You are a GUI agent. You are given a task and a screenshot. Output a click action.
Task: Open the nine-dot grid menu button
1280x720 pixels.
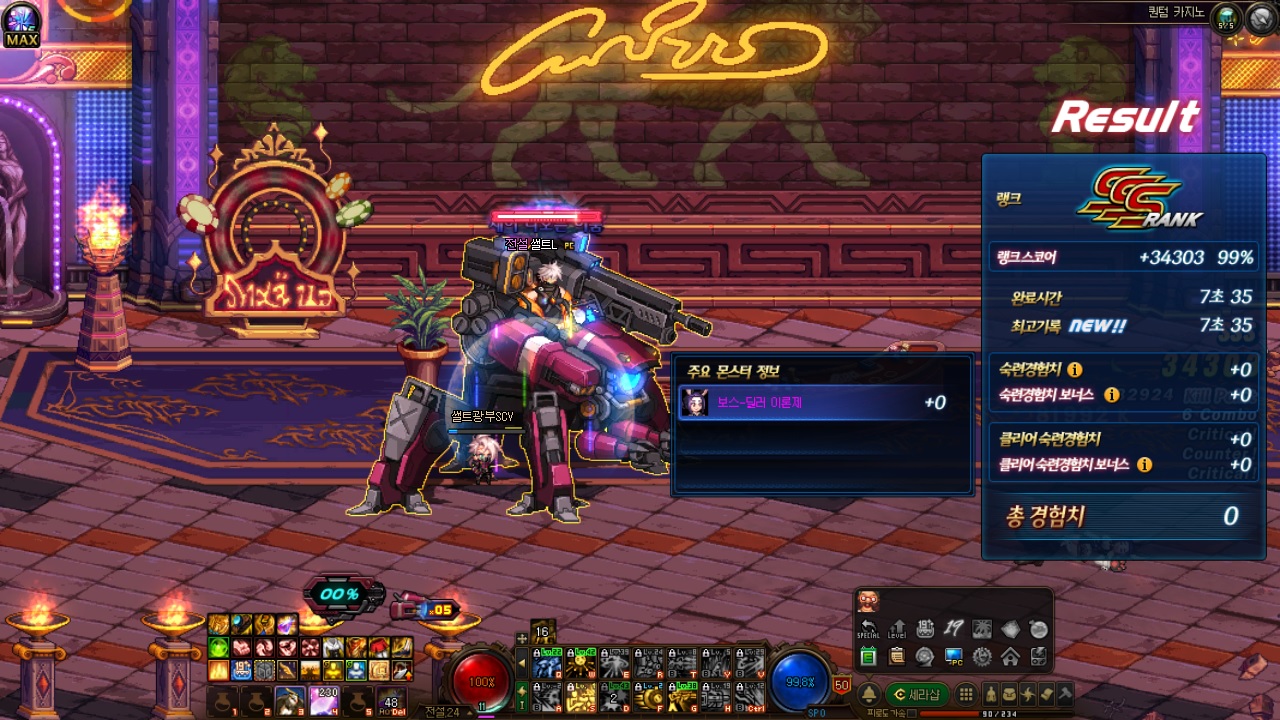tap(966, 694)
